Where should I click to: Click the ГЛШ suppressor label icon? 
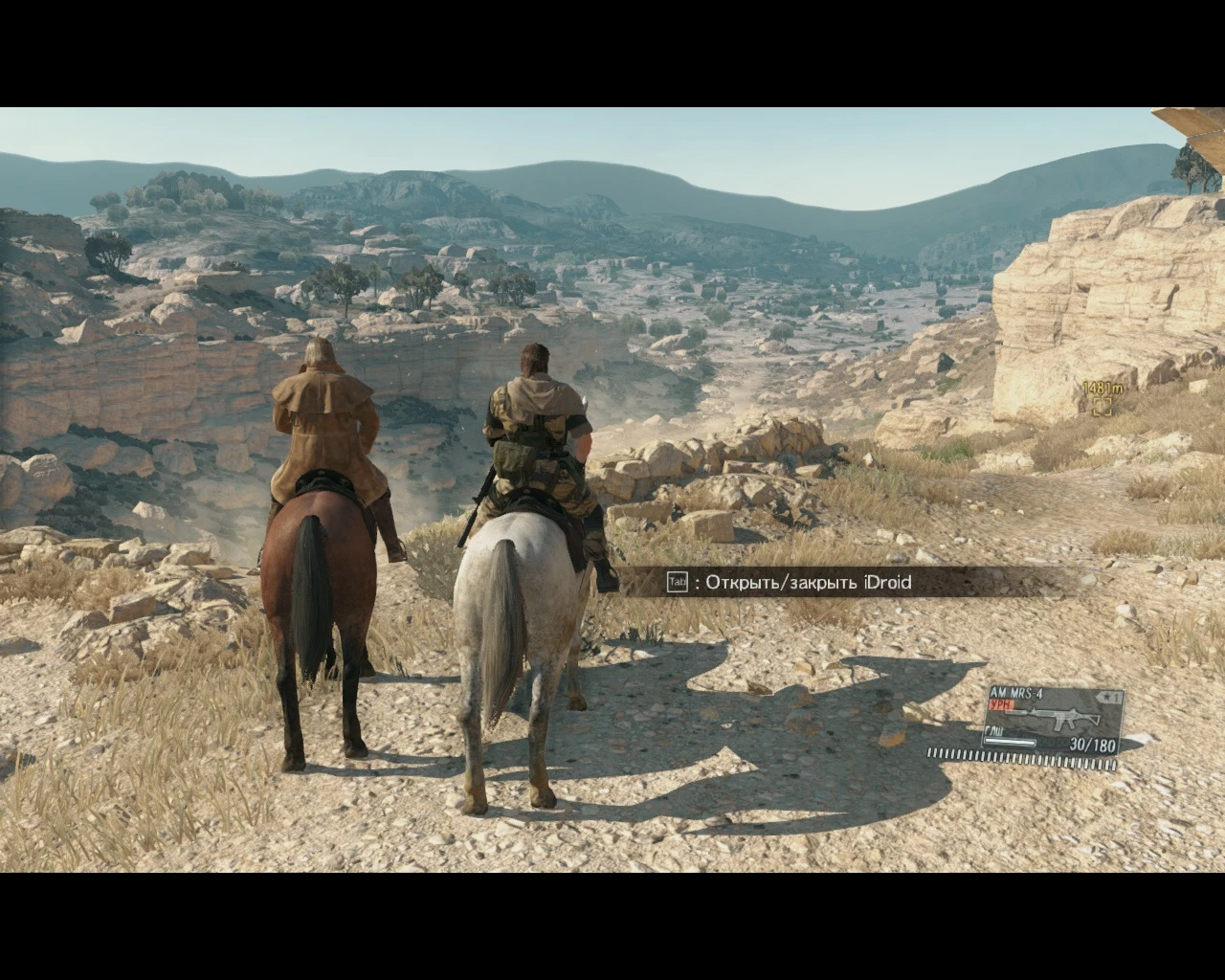(x=994, y=732)
